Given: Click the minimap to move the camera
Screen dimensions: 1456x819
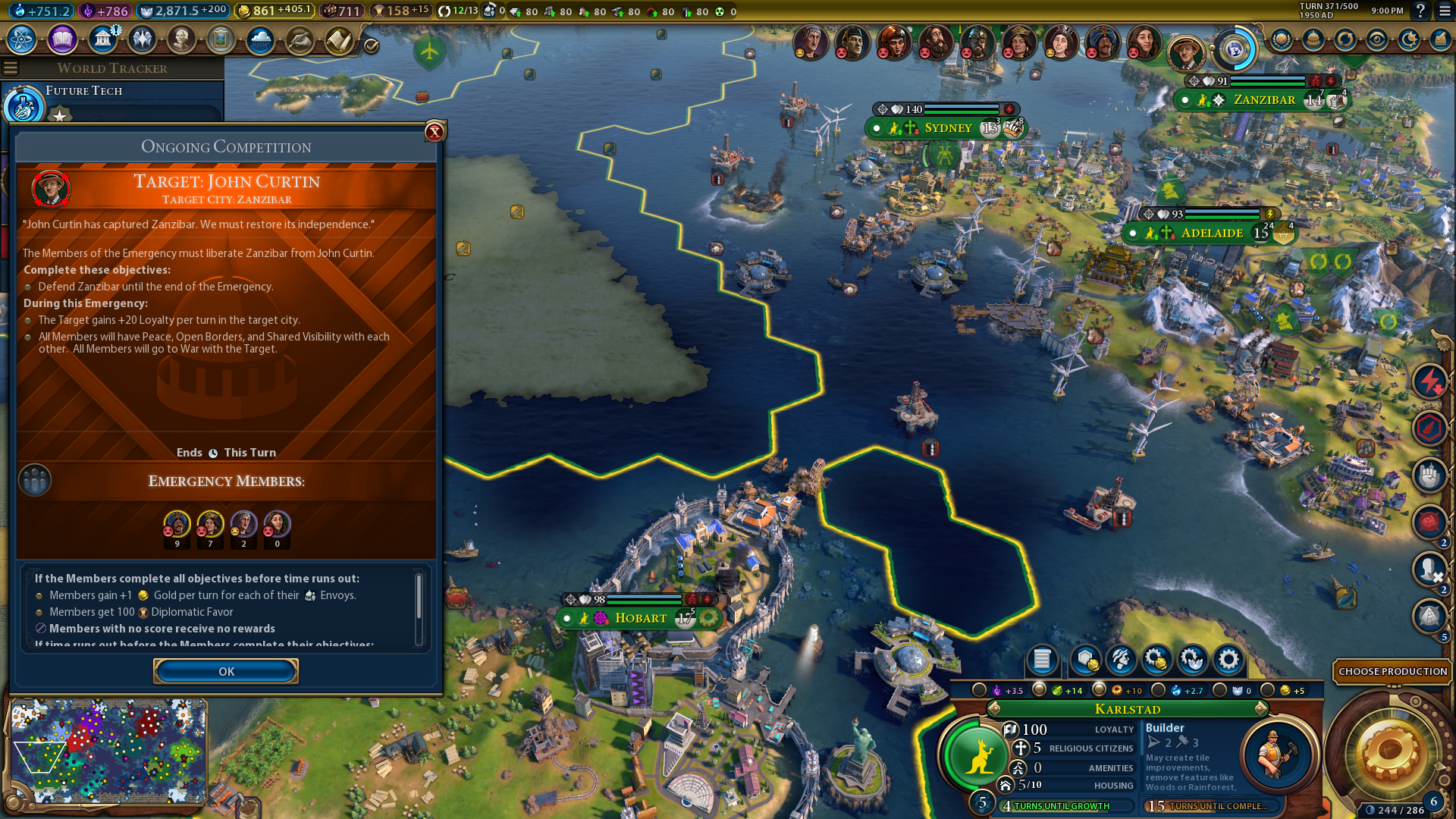Looking at the screenshot, I should pos(106,751).
